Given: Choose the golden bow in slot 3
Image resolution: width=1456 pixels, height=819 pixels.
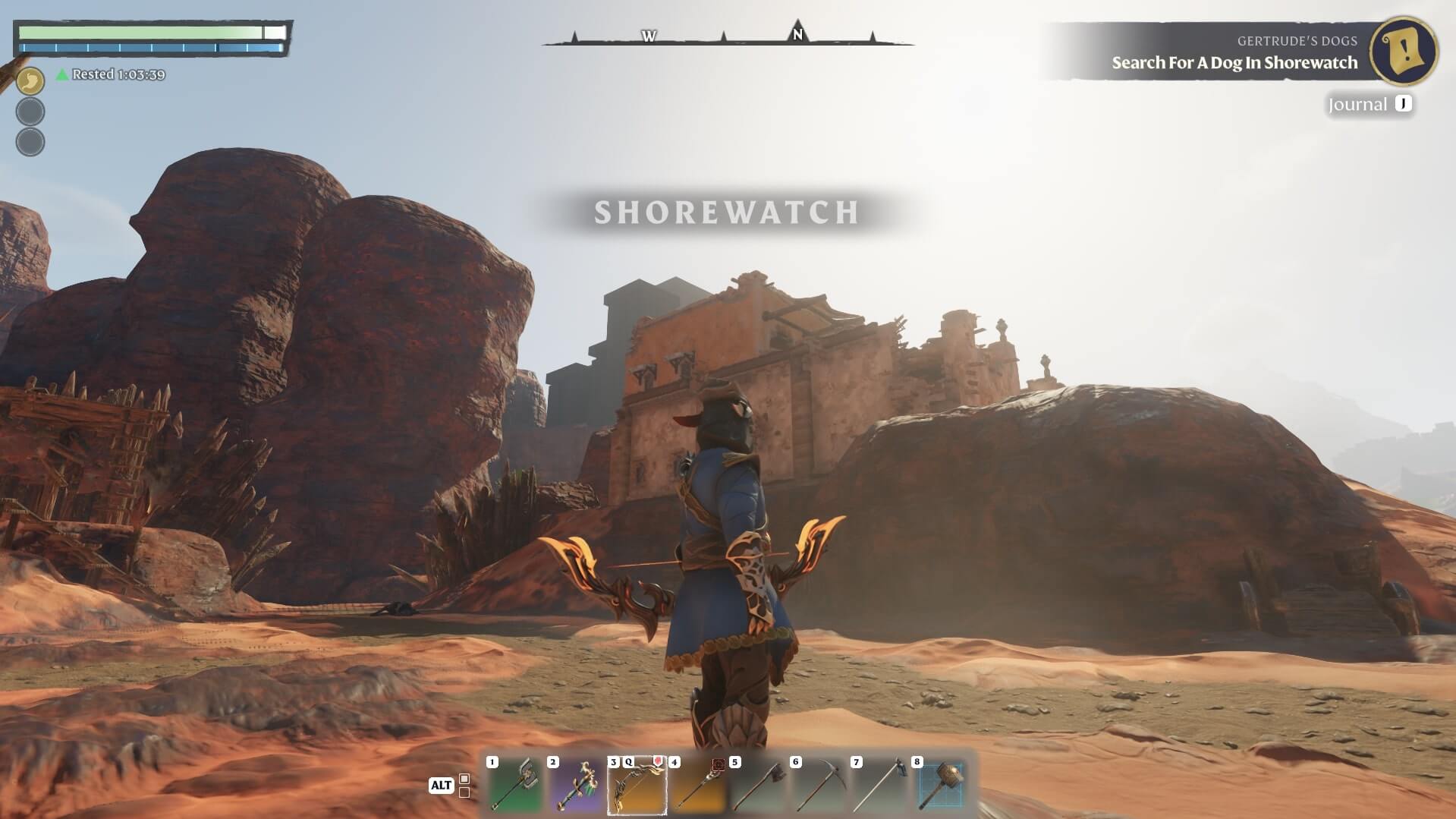Looking at the screenshot, I should tap(637, 785).
